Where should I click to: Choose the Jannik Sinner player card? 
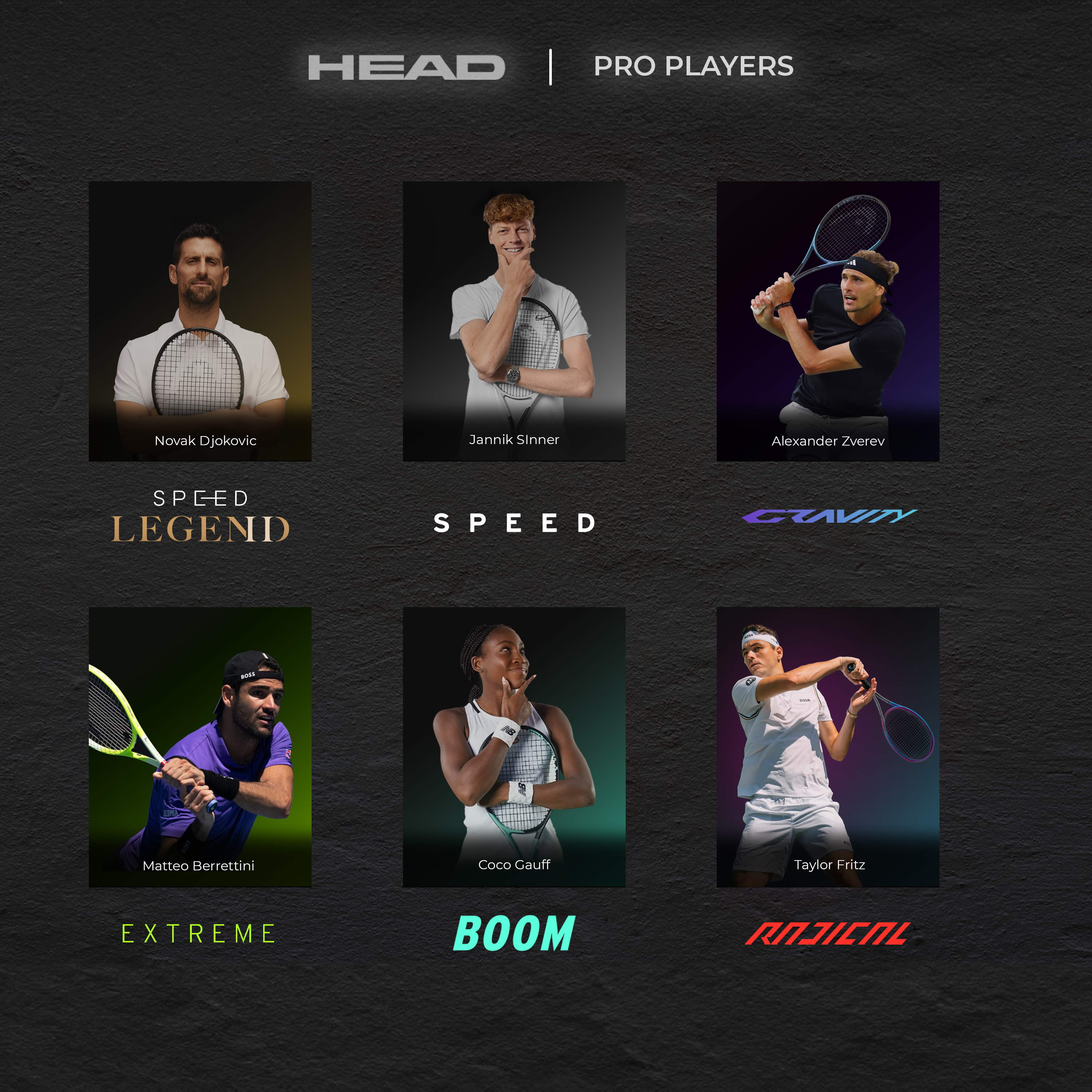(x=514, y=321)
